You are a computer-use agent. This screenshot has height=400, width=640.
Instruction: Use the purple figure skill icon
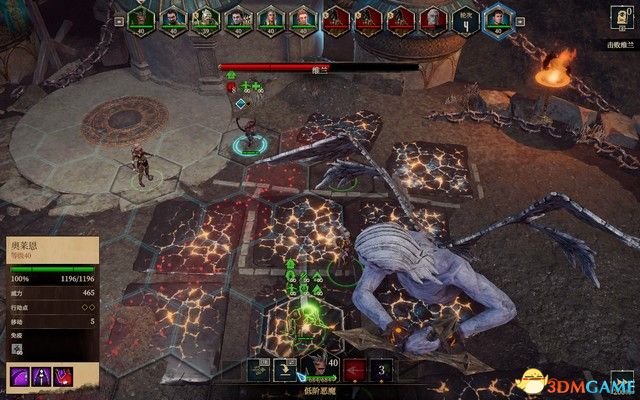coord(42,376)
